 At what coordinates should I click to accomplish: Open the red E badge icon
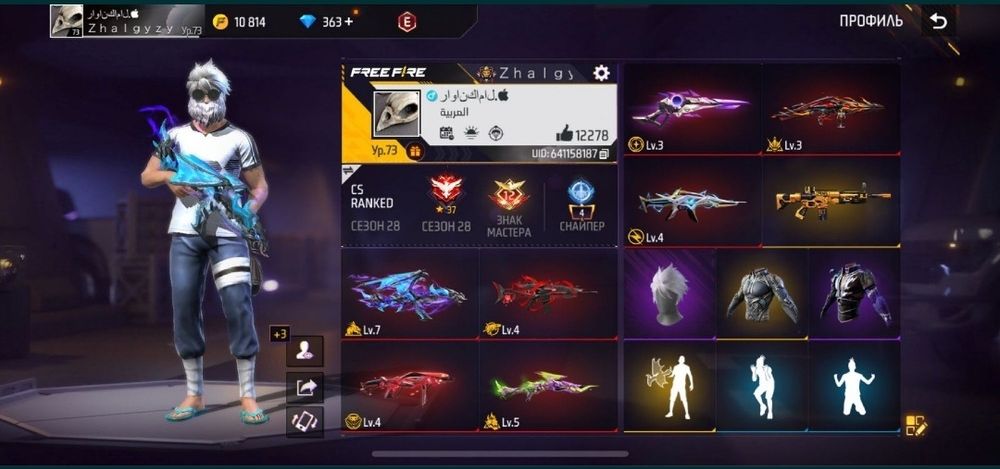[x=407, y=21]
